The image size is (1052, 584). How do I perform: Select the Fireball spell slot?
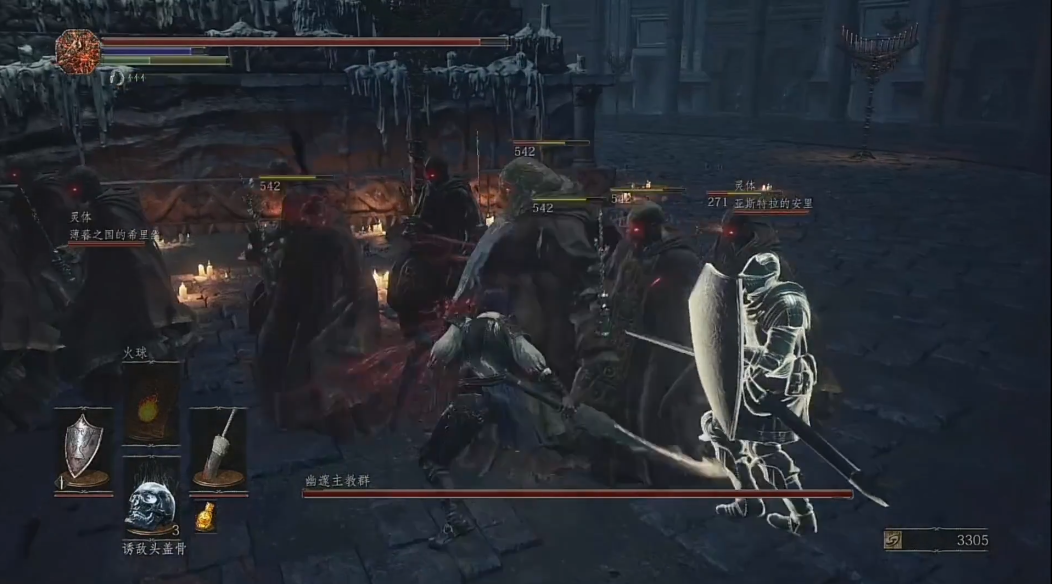152,404
